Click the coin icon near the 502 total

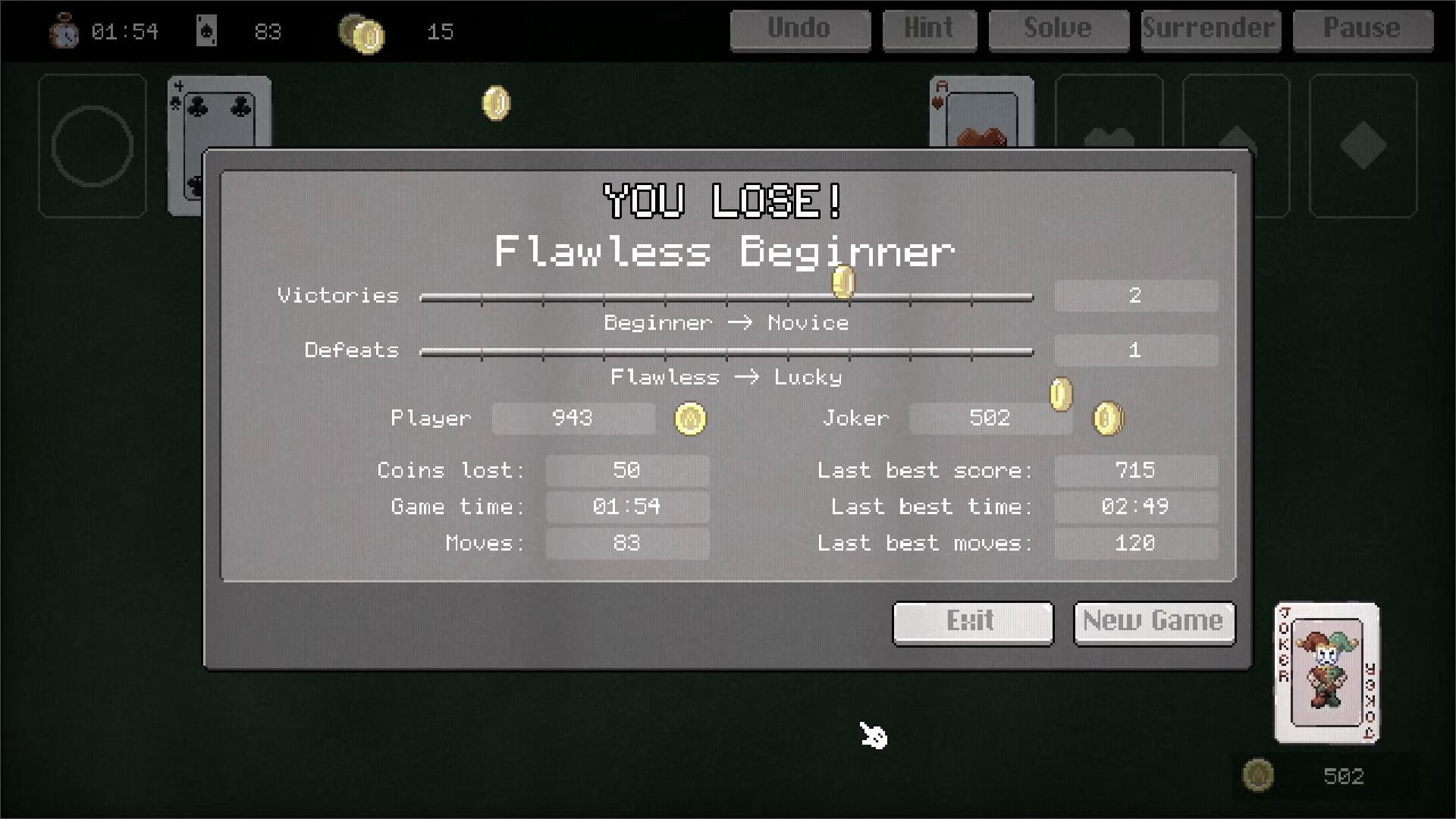click(x=1259, y=775)
